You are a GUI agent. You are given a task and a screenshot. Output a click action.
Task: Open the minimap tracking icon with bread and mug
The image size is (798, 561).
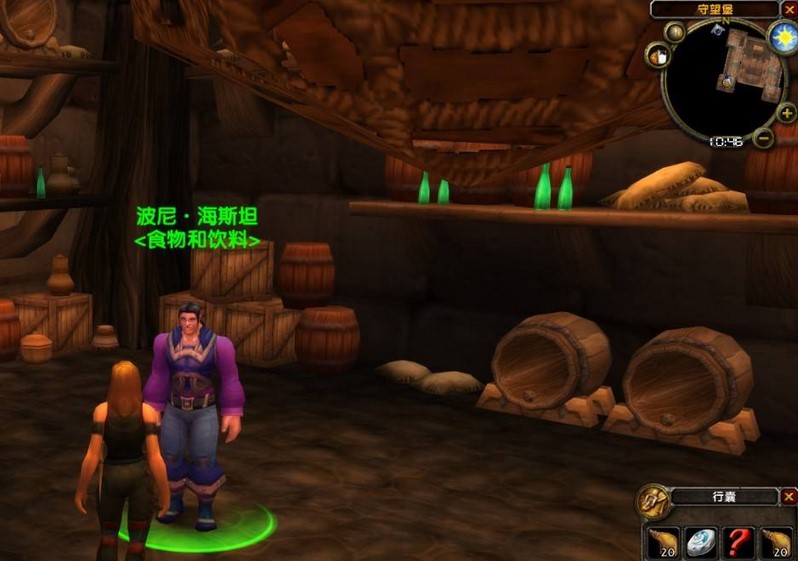[660, 57]
